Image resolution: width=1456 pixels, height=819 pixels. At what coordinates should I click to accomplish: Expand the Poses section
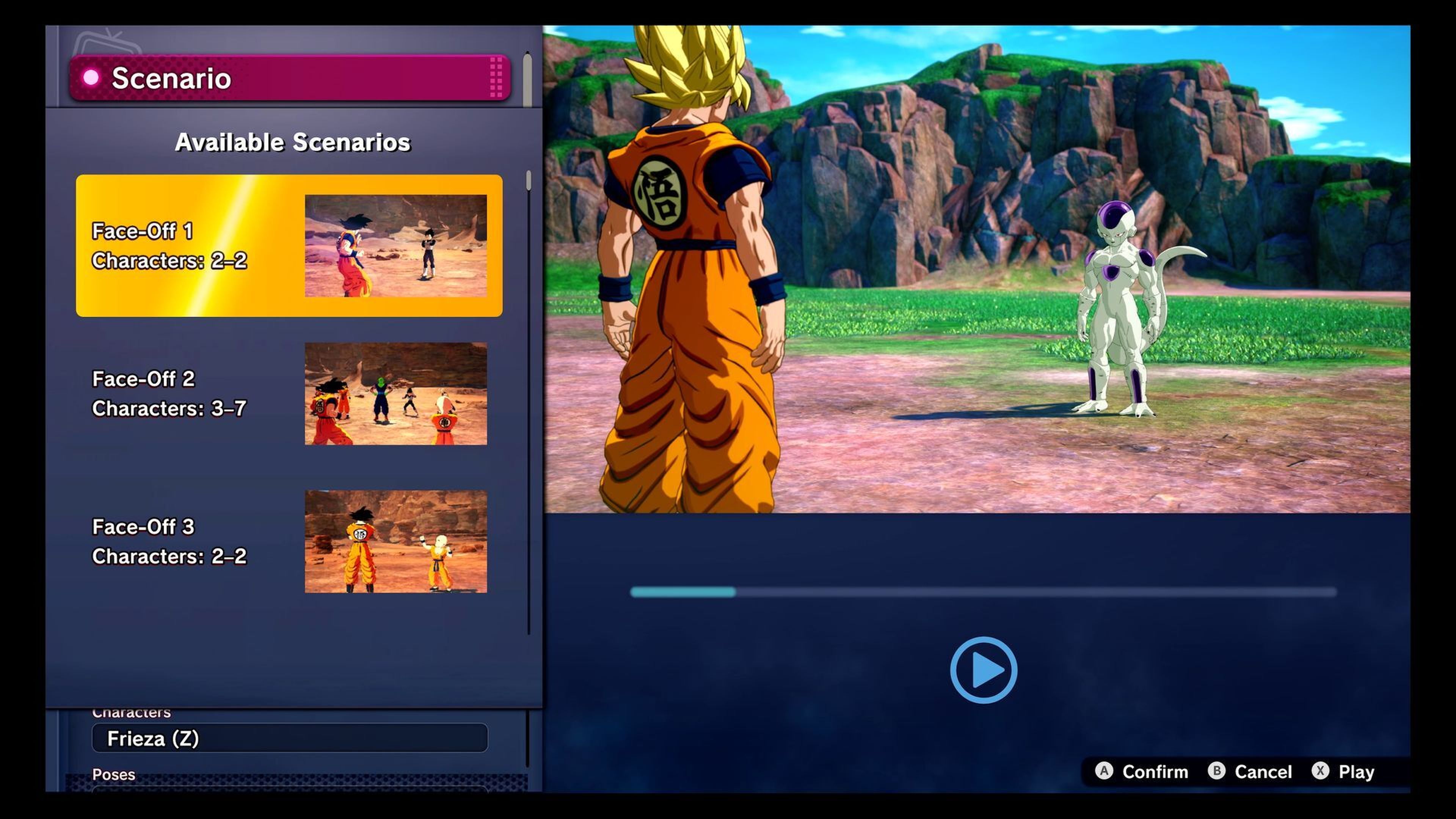[x=114, y=774]
